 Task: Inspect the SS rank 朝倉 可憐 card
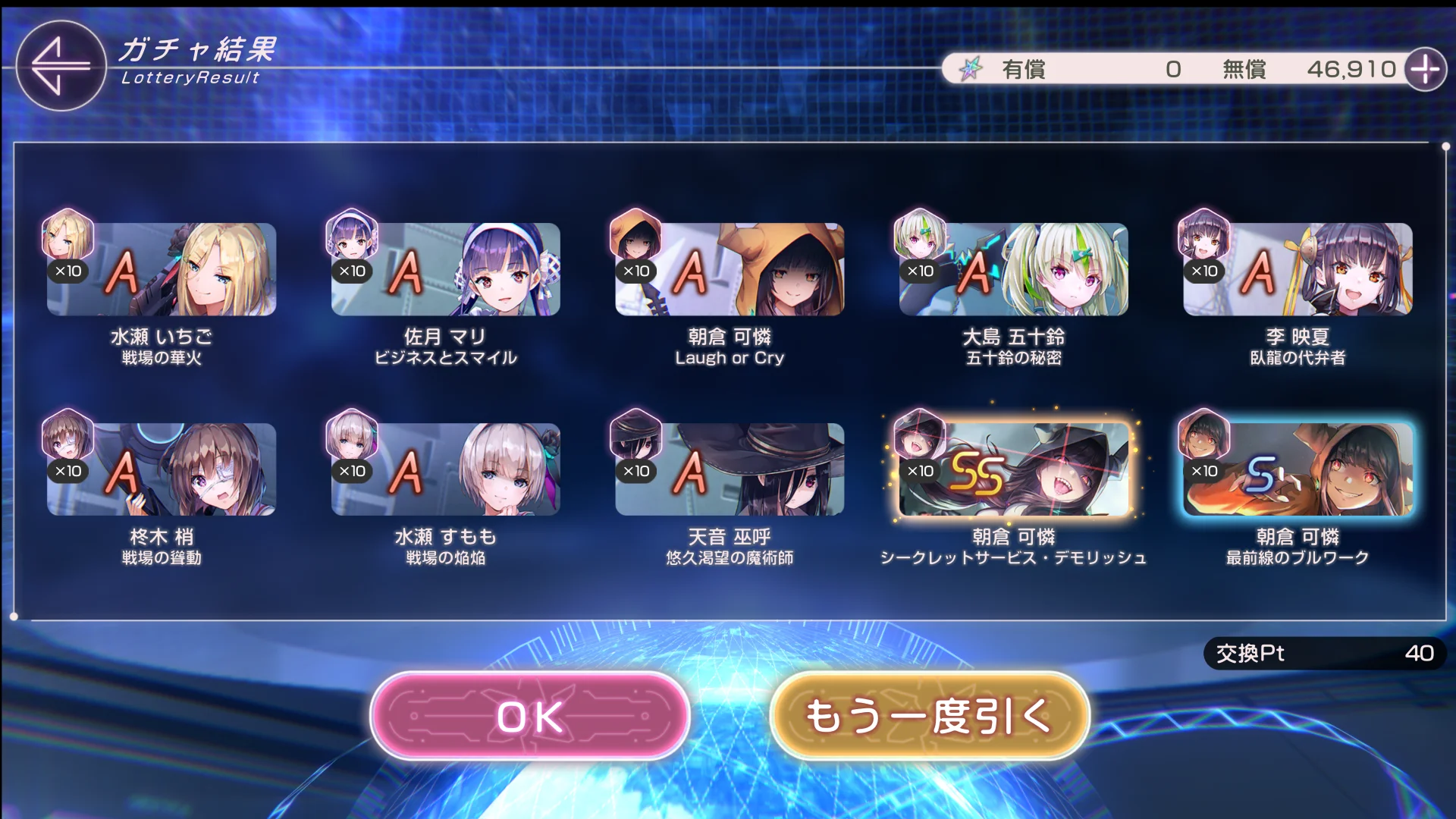click(x=1014, y=469)
